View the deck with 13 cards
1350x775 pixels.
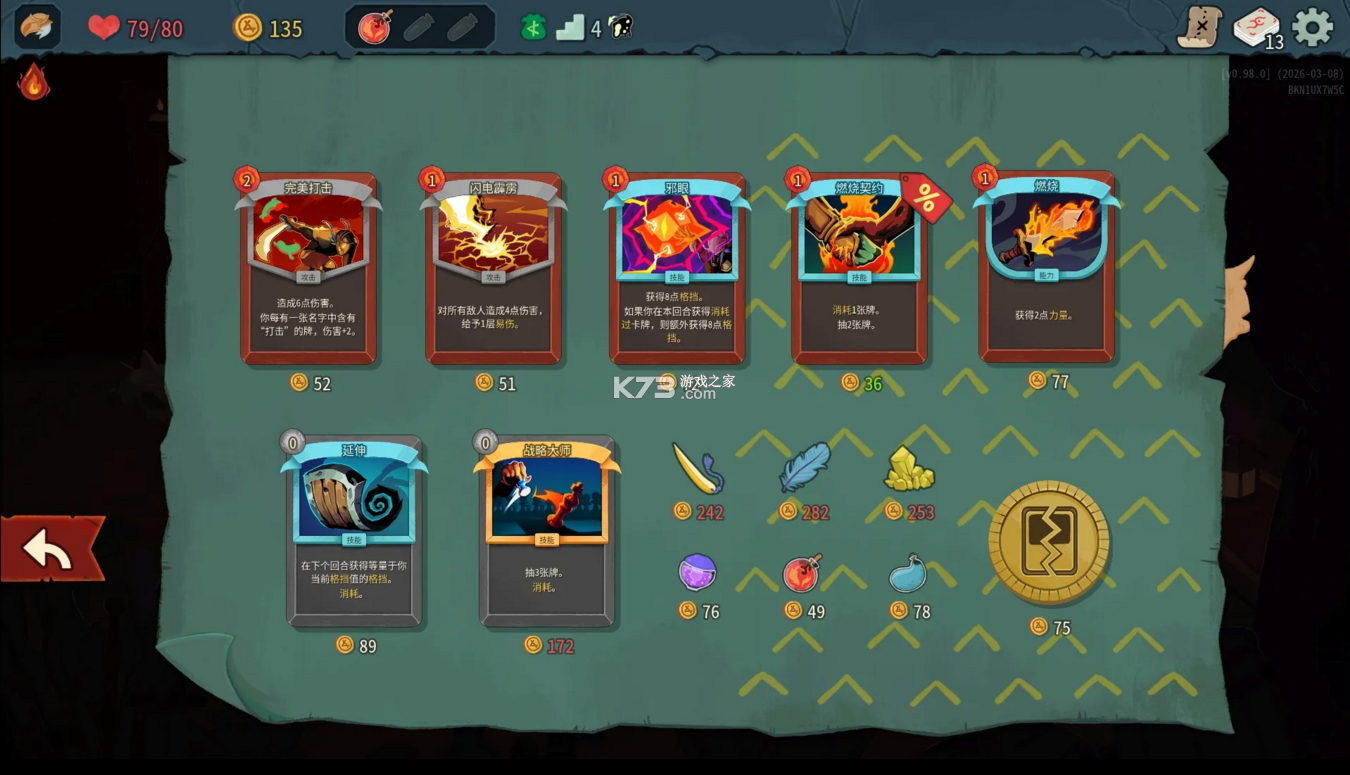(x=1257, y=27)
